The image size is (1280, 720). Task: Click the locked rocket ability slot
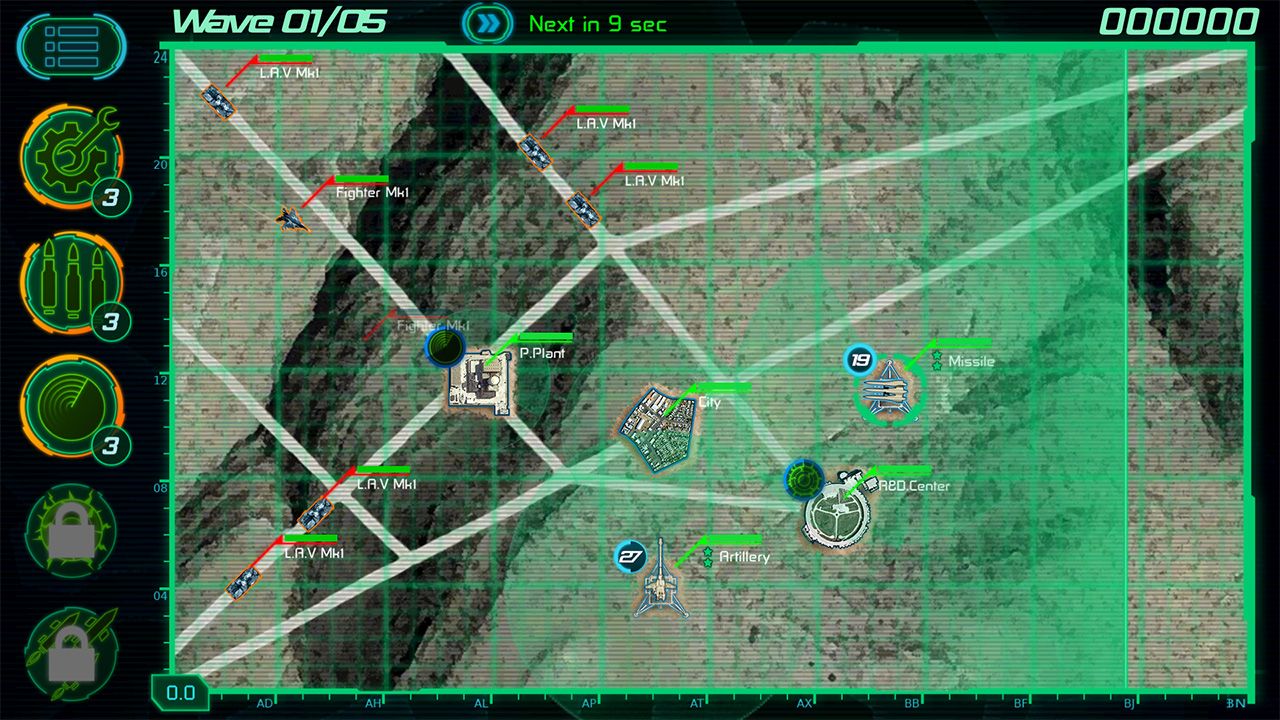click(x=70, y=650)
